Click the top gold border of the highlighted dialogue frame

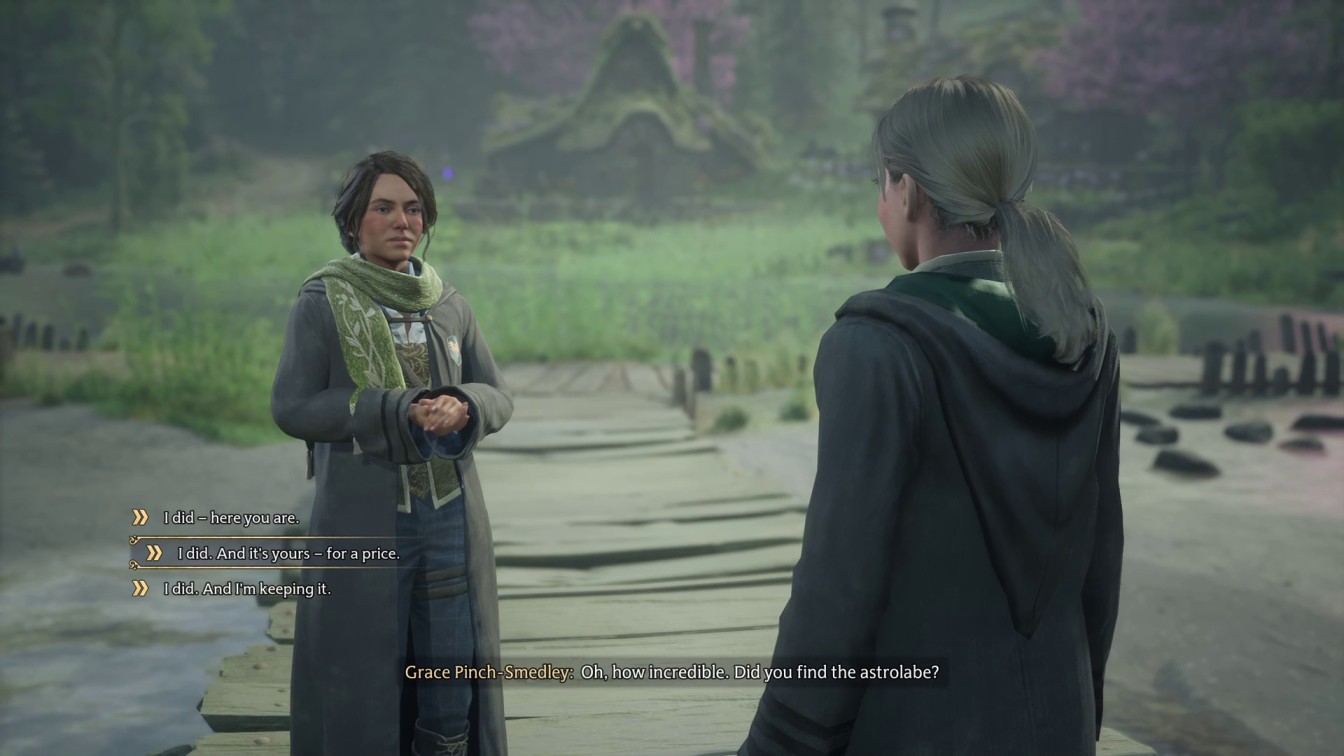click(x=300, y=537)
